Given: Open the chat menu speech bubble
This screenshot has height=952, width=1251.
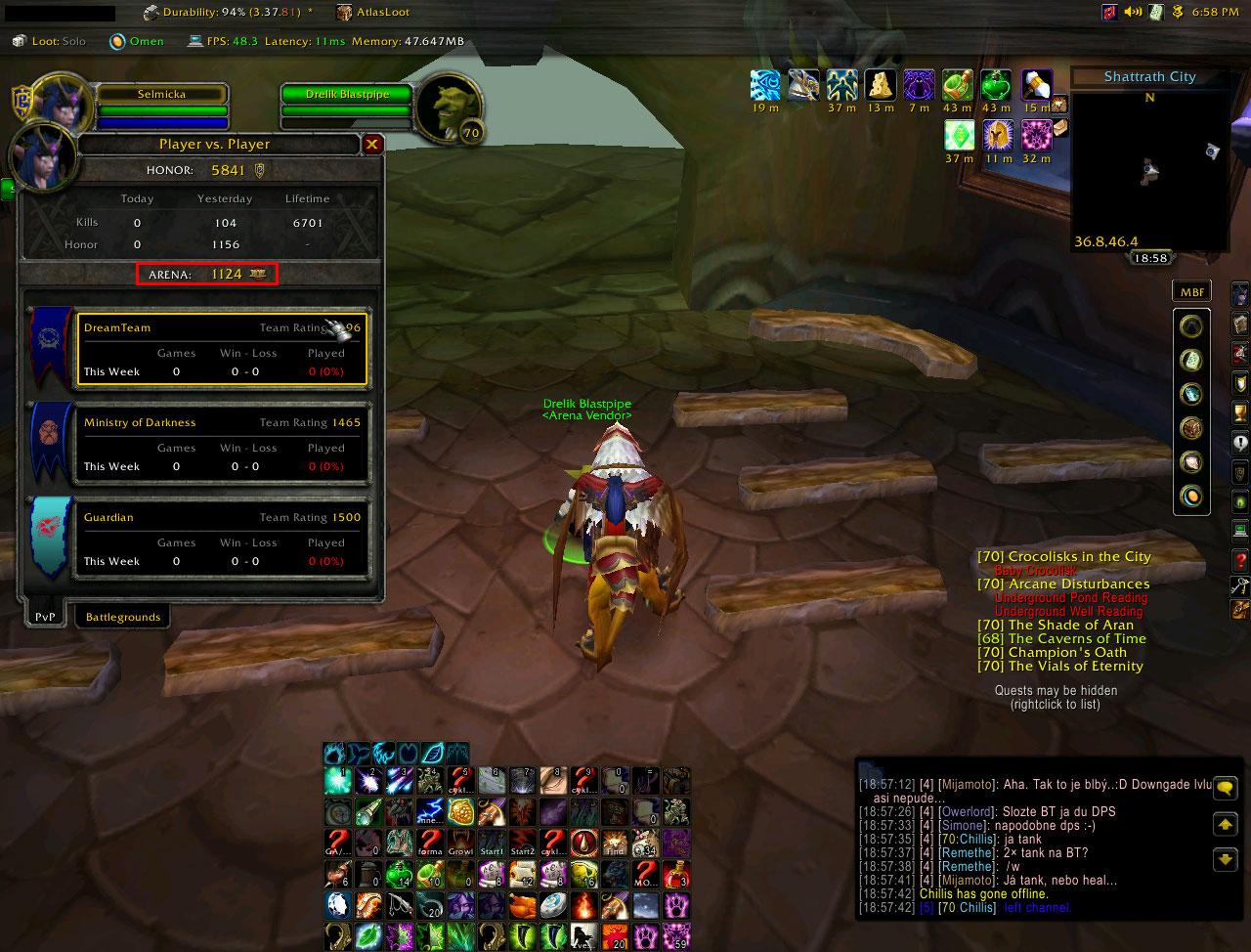Looking at the screenshot, I should 1225,789.
